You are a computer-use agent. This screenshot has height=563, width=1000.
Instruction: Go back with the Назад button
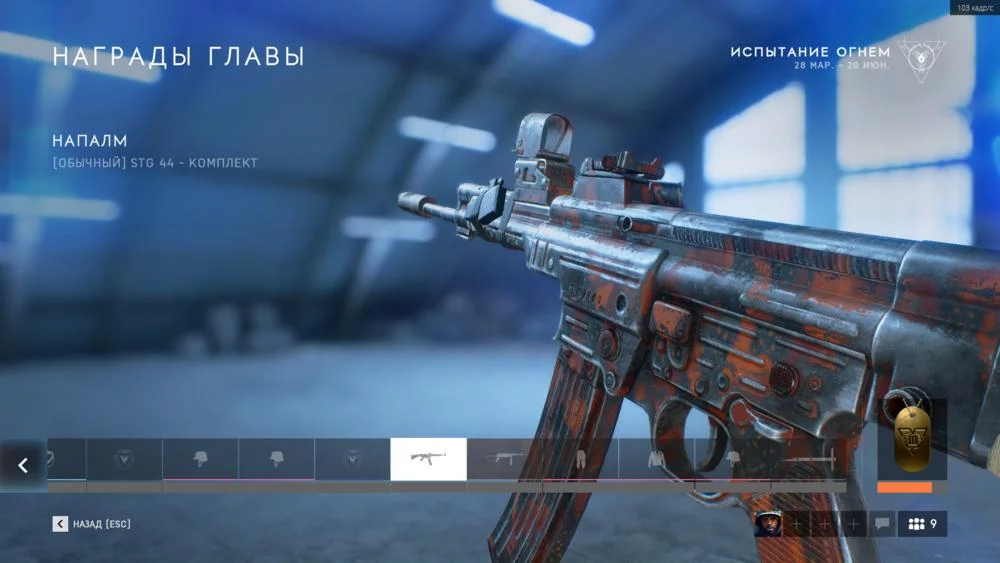pos(91,524)
